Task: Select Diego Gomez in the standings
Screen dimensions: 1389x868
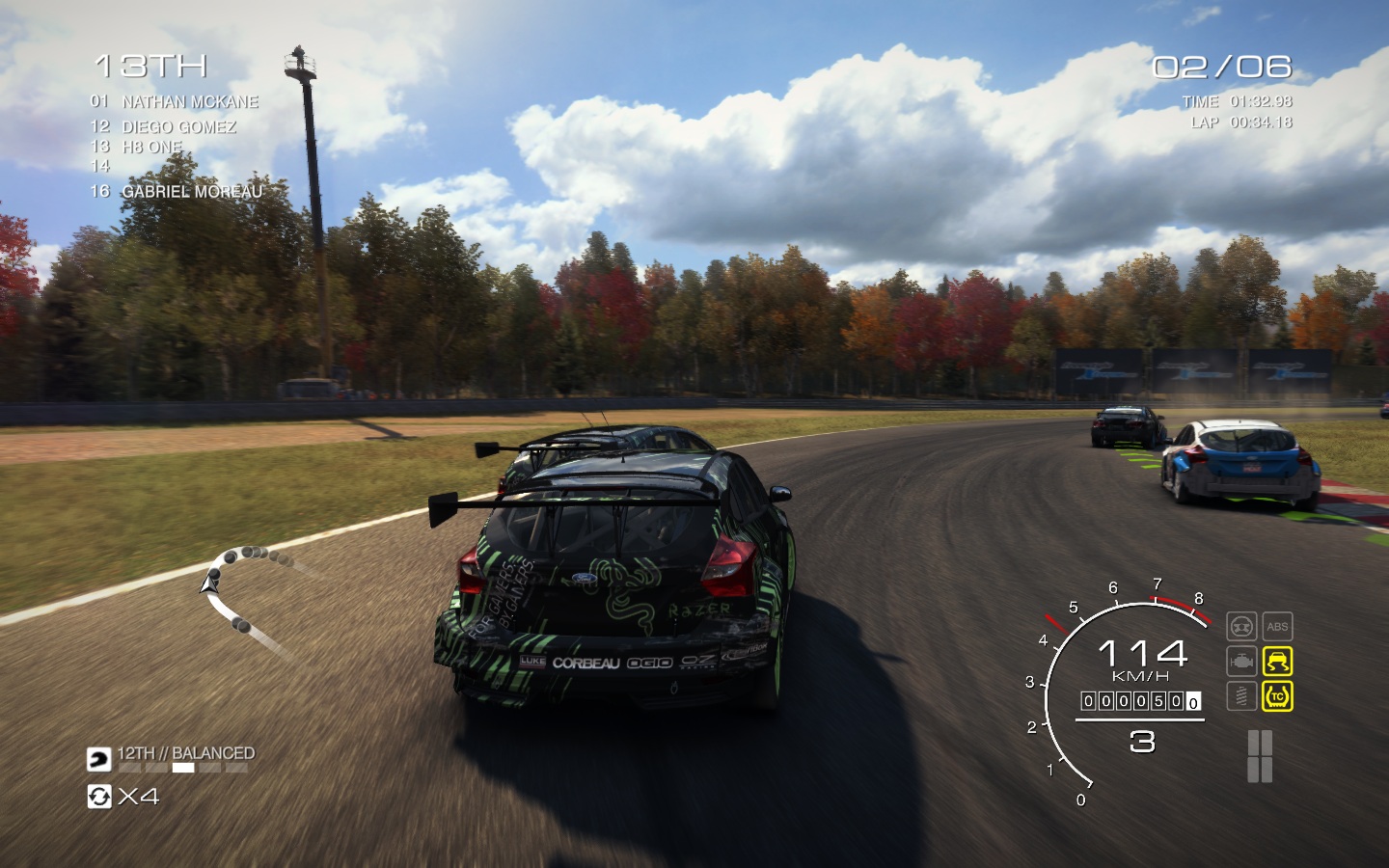Action: click(x=178, y=126)
